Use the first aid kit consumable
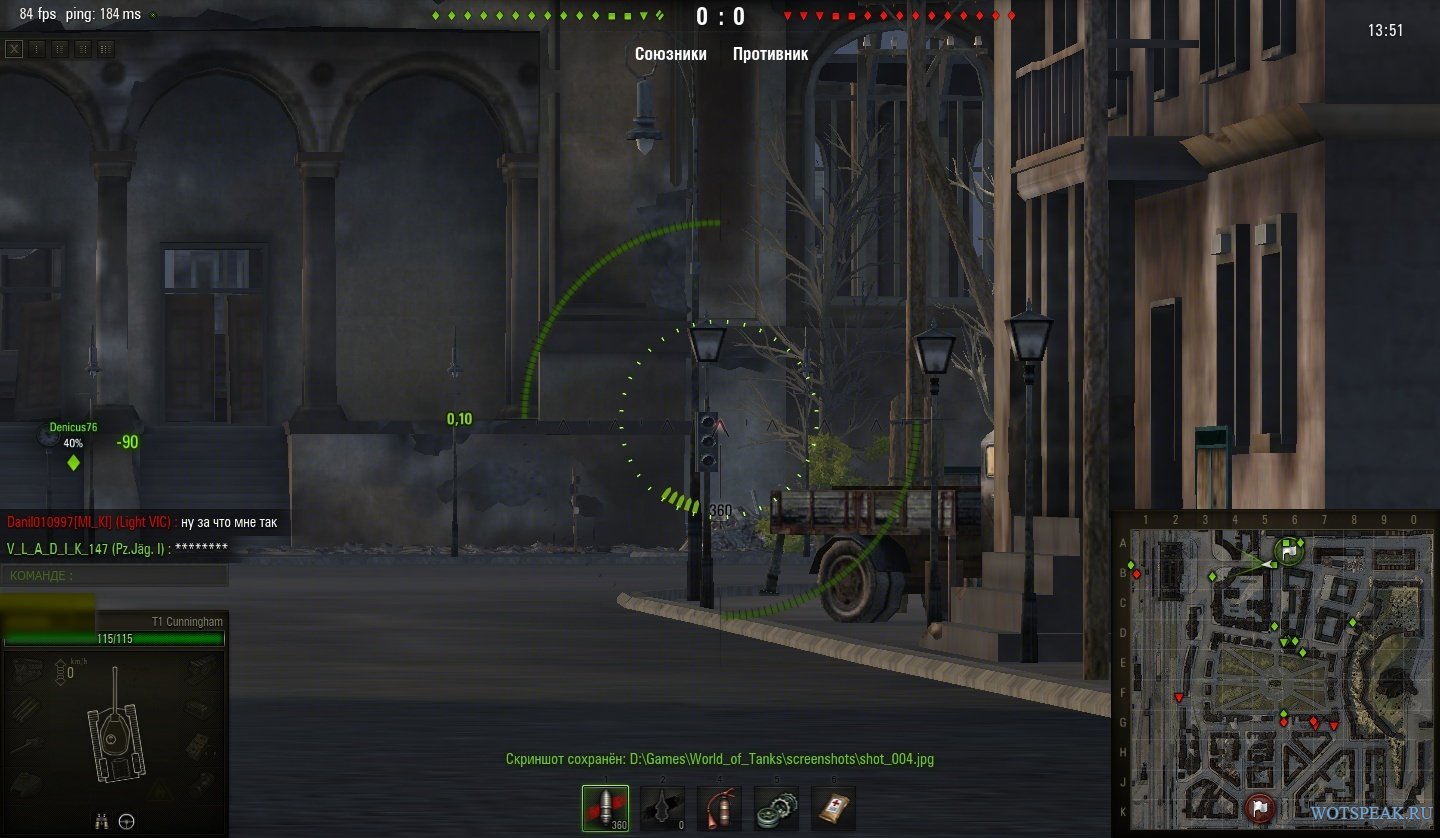This screenshot has width=1440, height=838. coord(834,808)
